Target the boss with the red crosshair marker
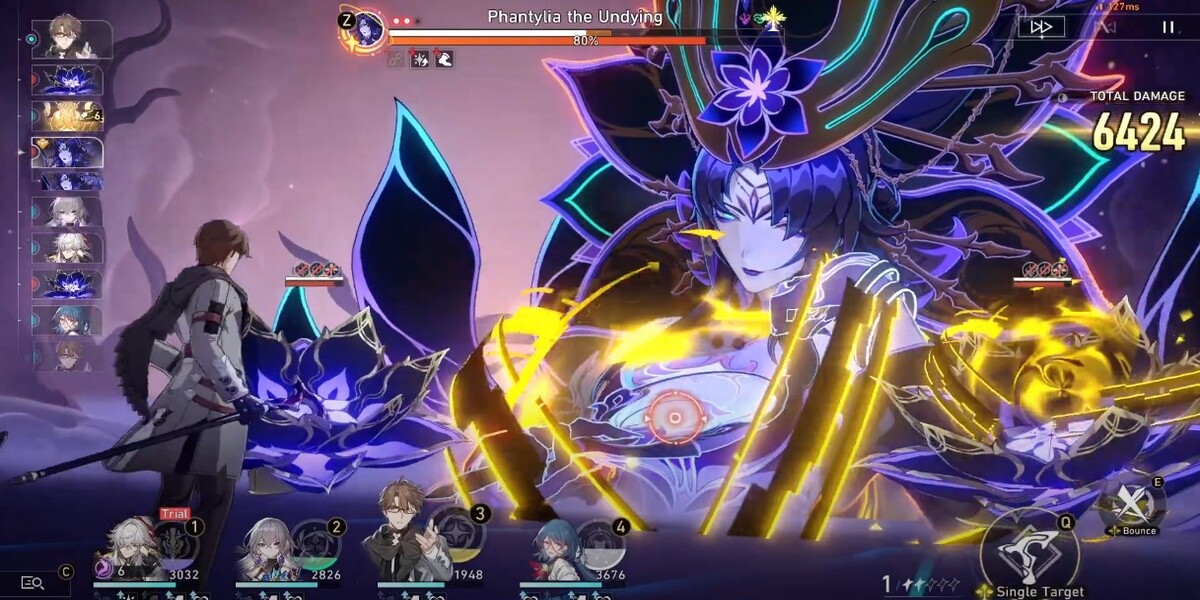Screen dimensions: 1200x600 click(x=675, y=417)
